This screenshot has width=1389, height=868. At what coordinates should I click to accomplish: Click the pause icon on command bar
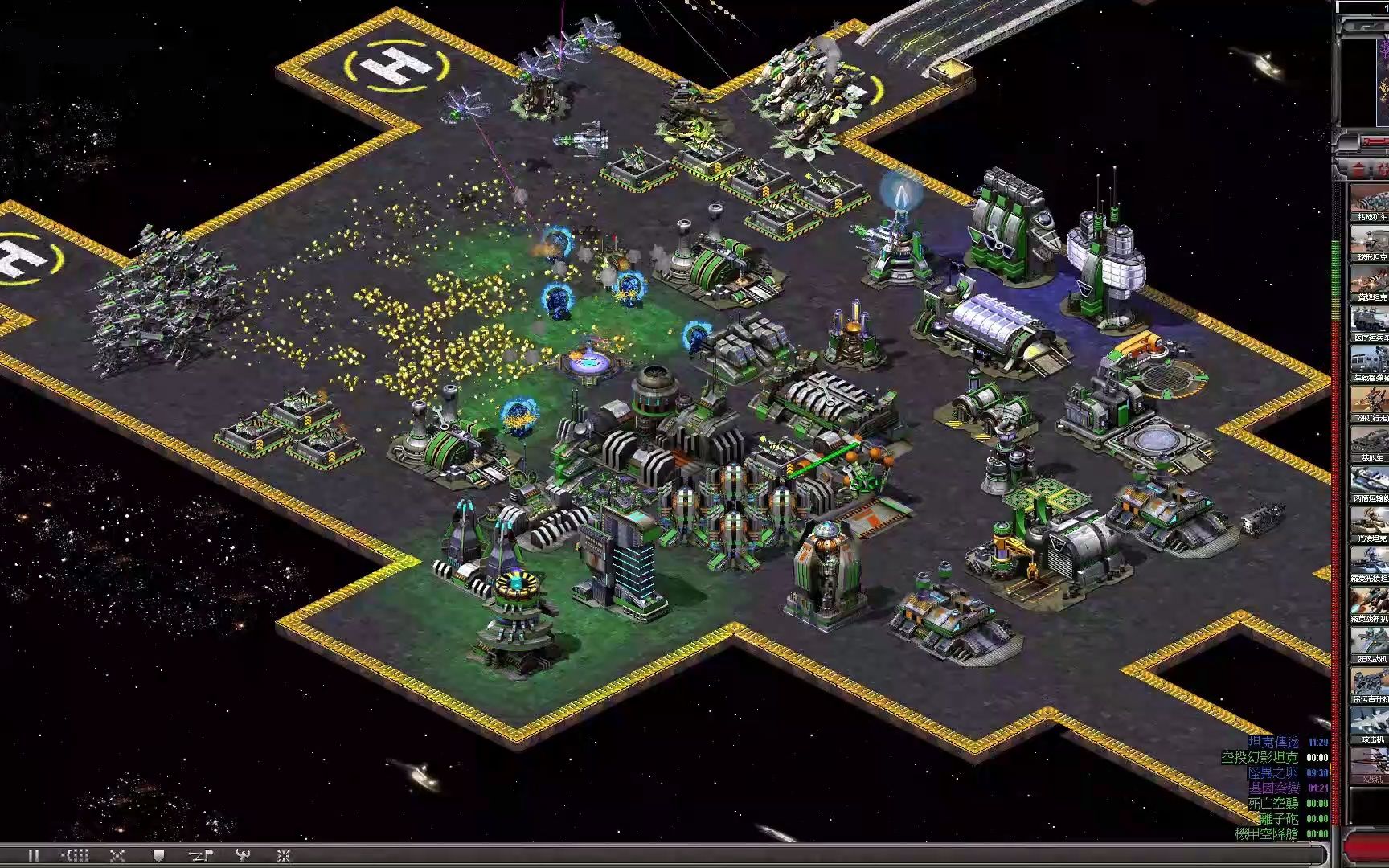click(34, 855)
